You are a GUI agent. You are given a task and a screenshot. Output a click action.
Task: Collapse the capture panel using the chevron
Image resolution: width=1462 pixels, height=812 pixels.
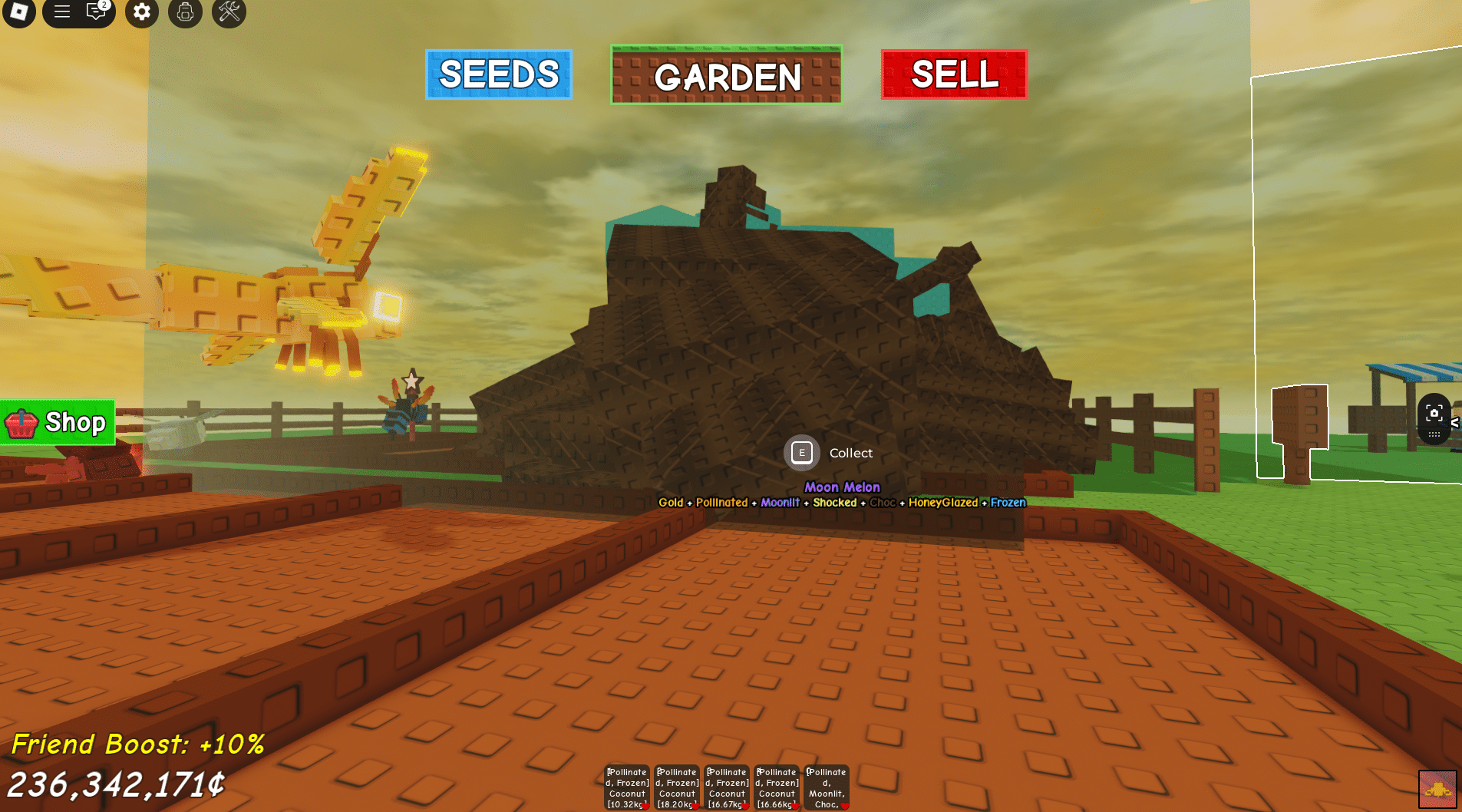(x=1456, y=422)
